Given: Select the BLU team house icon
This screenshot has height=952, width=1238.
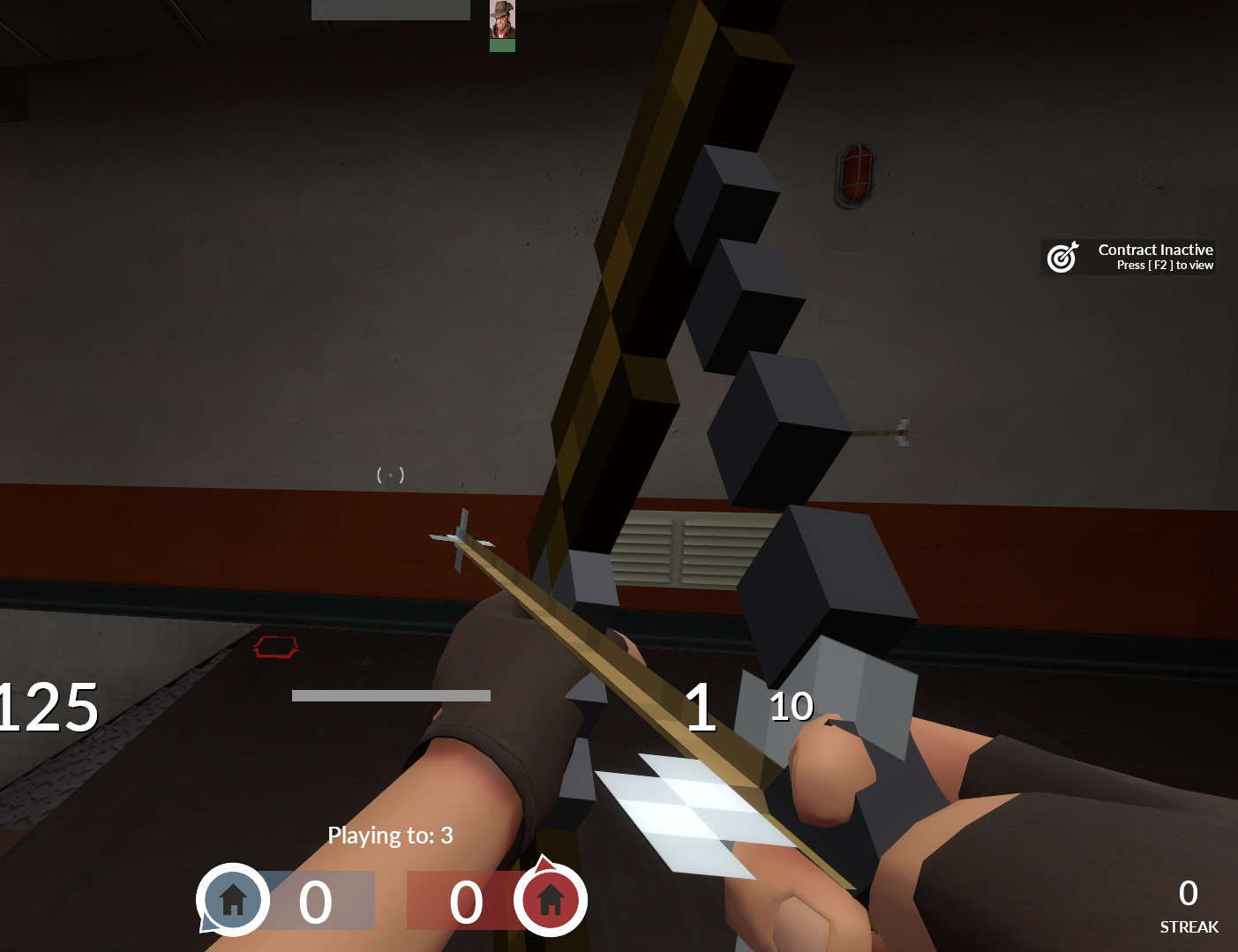Looking at the screenshot, I should click(232, 900).
